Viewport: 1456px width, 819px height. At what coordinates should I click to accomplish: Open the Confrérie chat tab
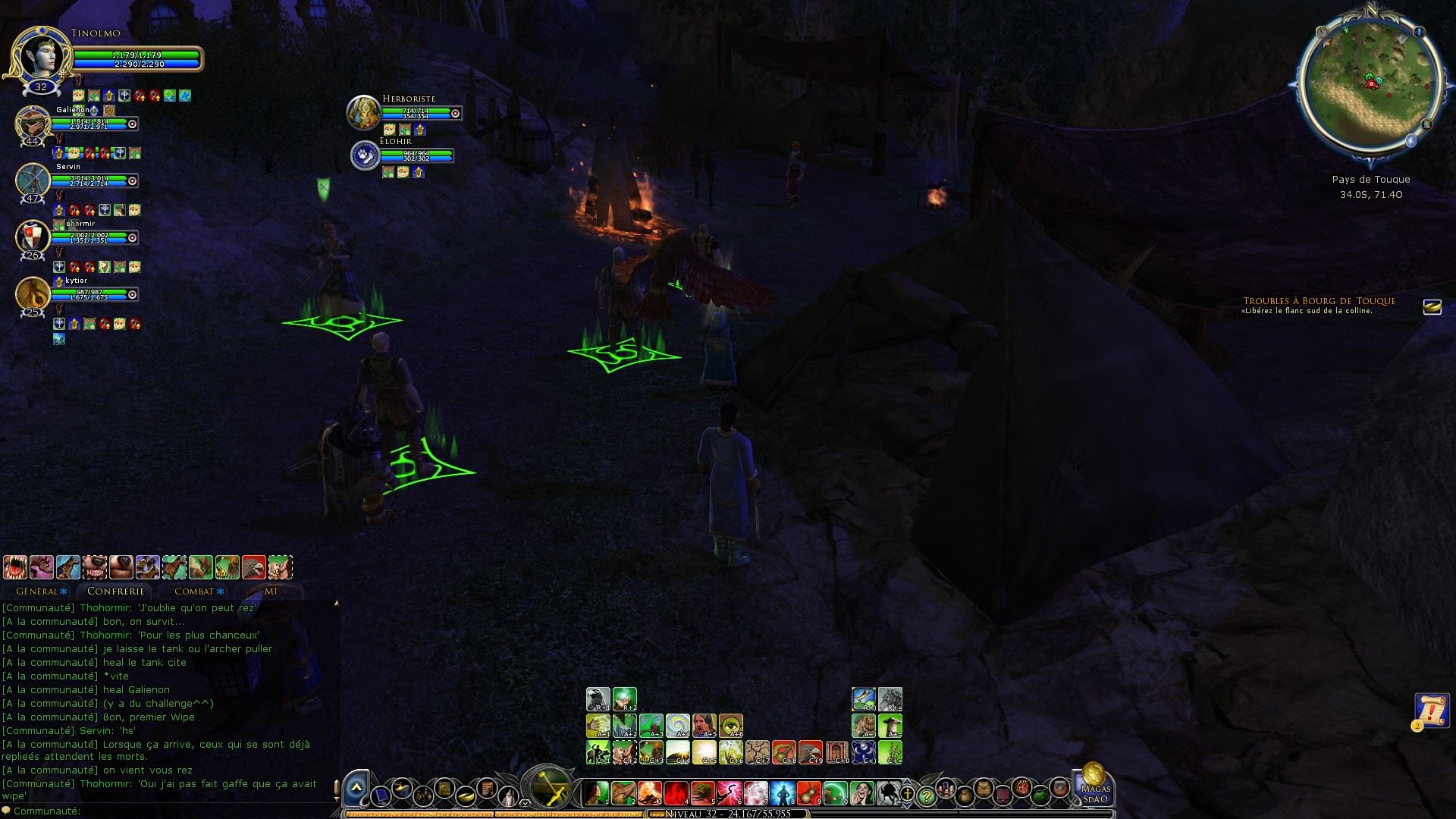click(x=115, y=591)
